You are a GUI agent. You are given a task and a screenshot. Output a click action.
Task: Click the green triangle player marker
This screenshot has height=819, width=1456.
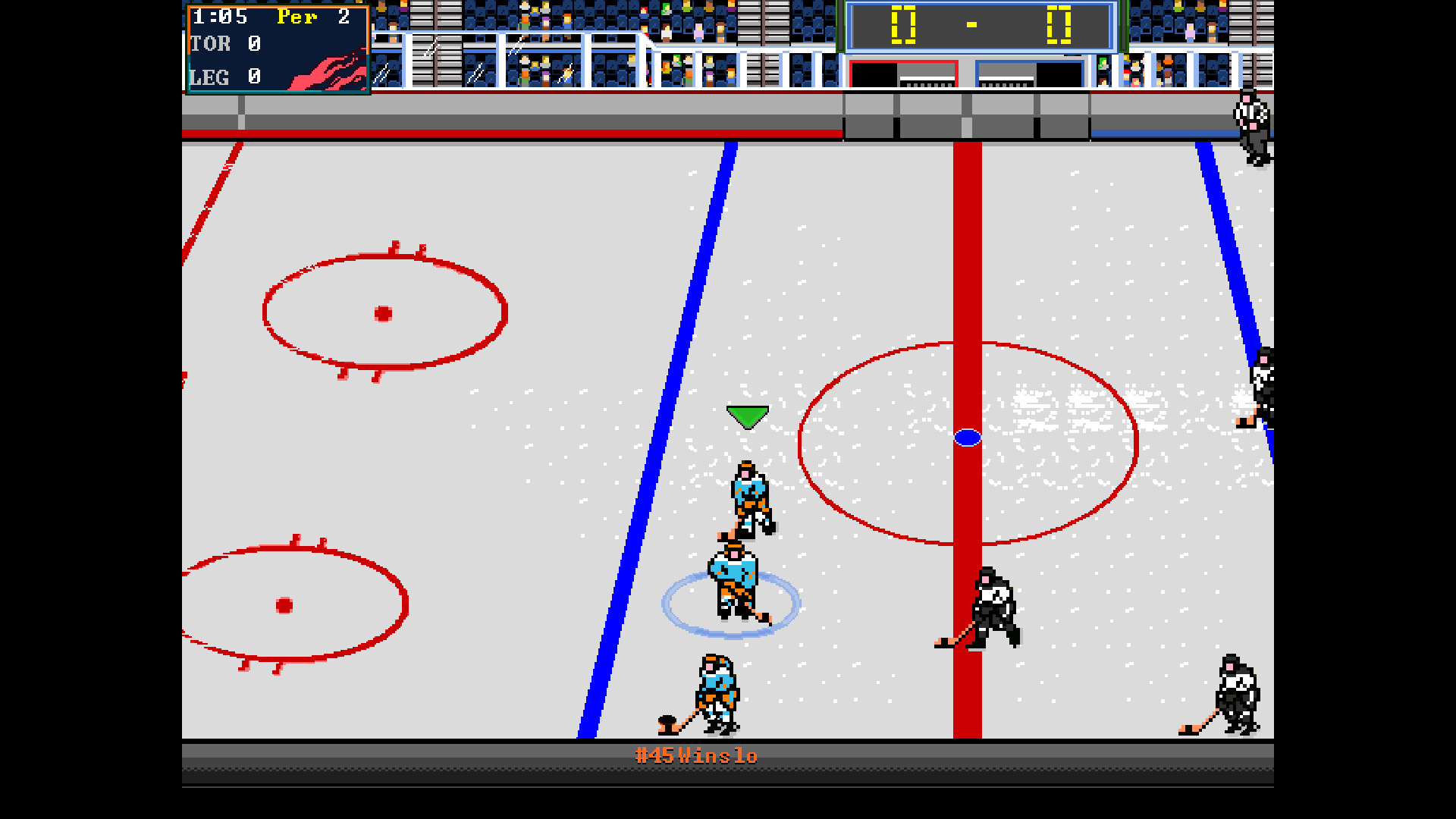click(747, 414)
